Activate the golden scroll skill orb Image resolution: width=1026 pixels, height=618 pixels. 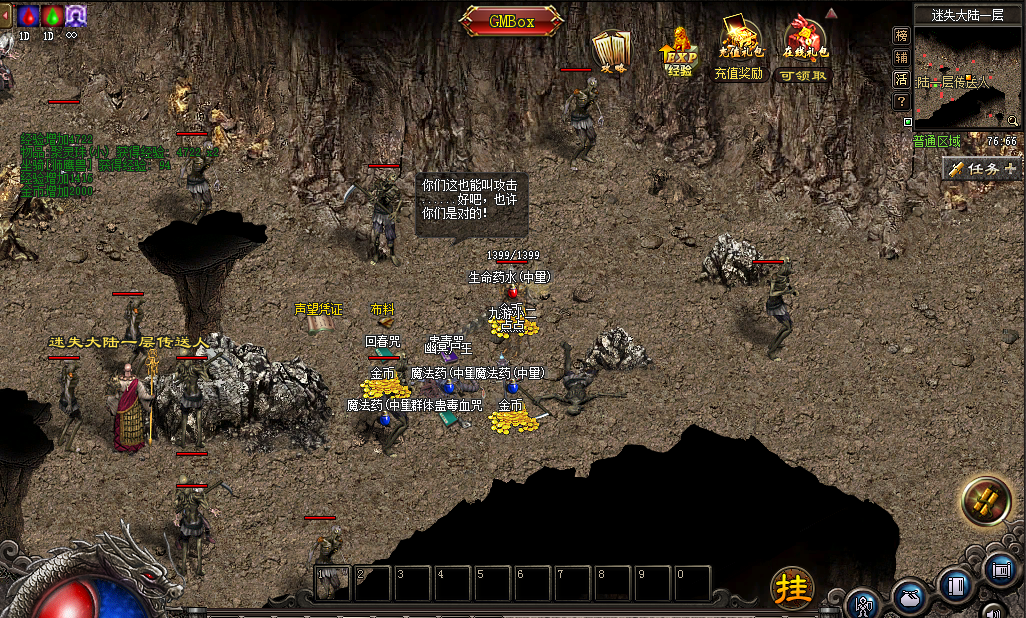point(986,501)
